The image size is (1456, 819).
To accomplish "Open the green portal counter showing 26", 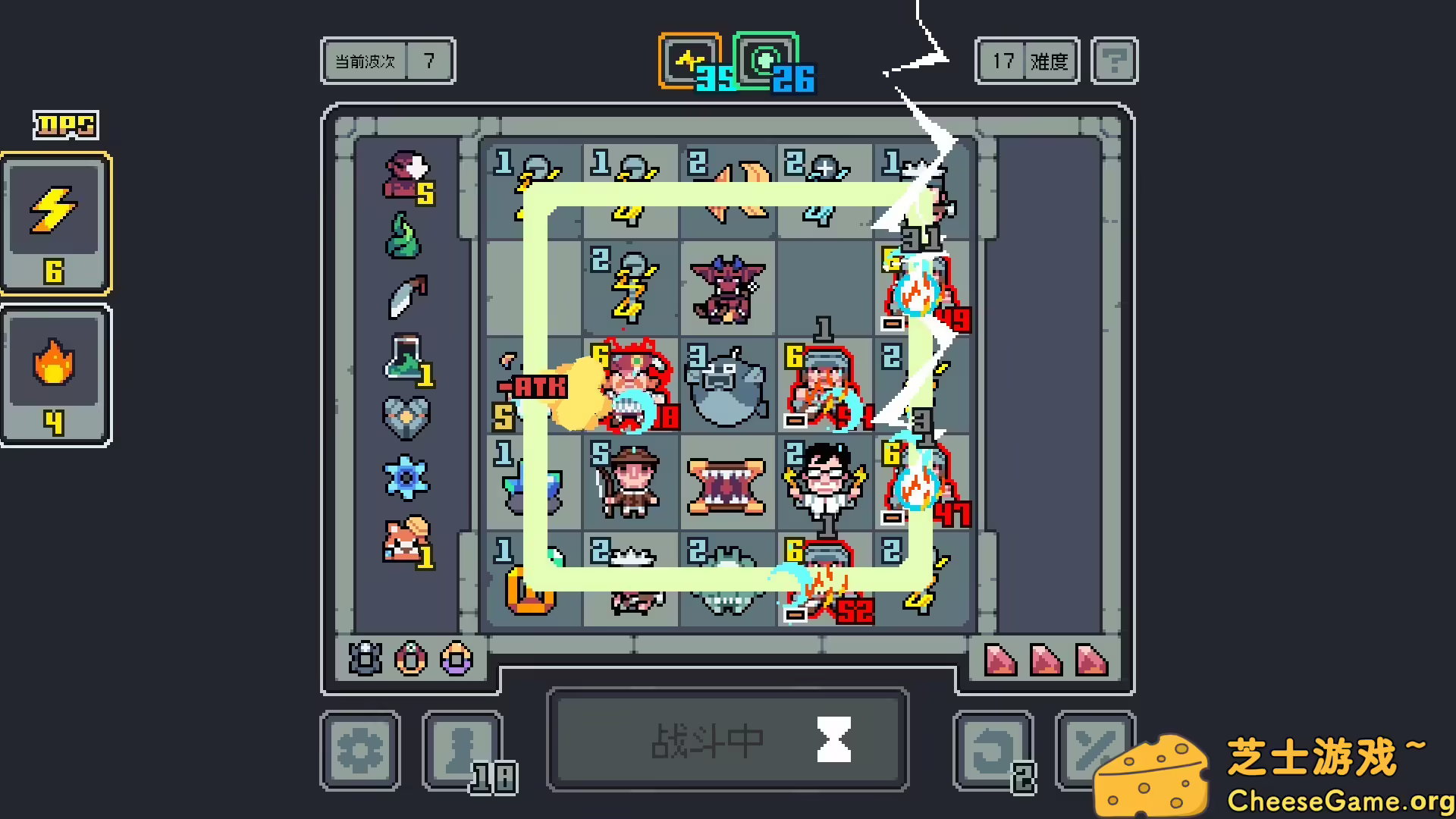I will pyautogui.click(x=766, y=59).
